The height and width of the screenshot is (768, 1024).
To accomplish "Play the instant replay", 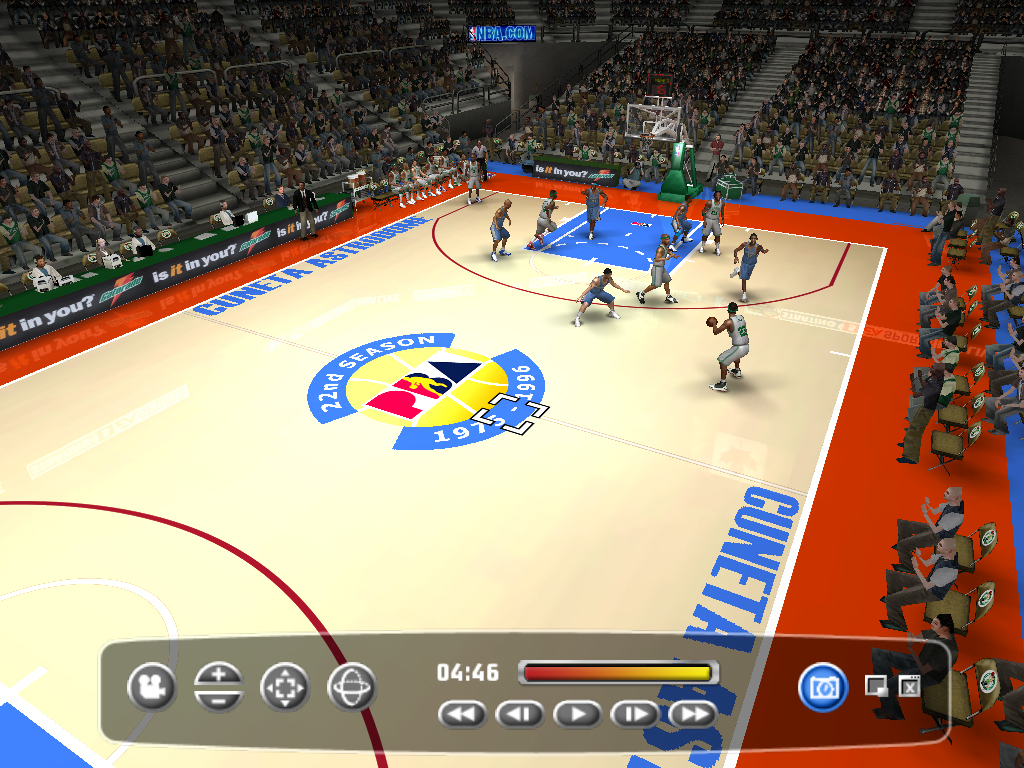I will [578, 714].
